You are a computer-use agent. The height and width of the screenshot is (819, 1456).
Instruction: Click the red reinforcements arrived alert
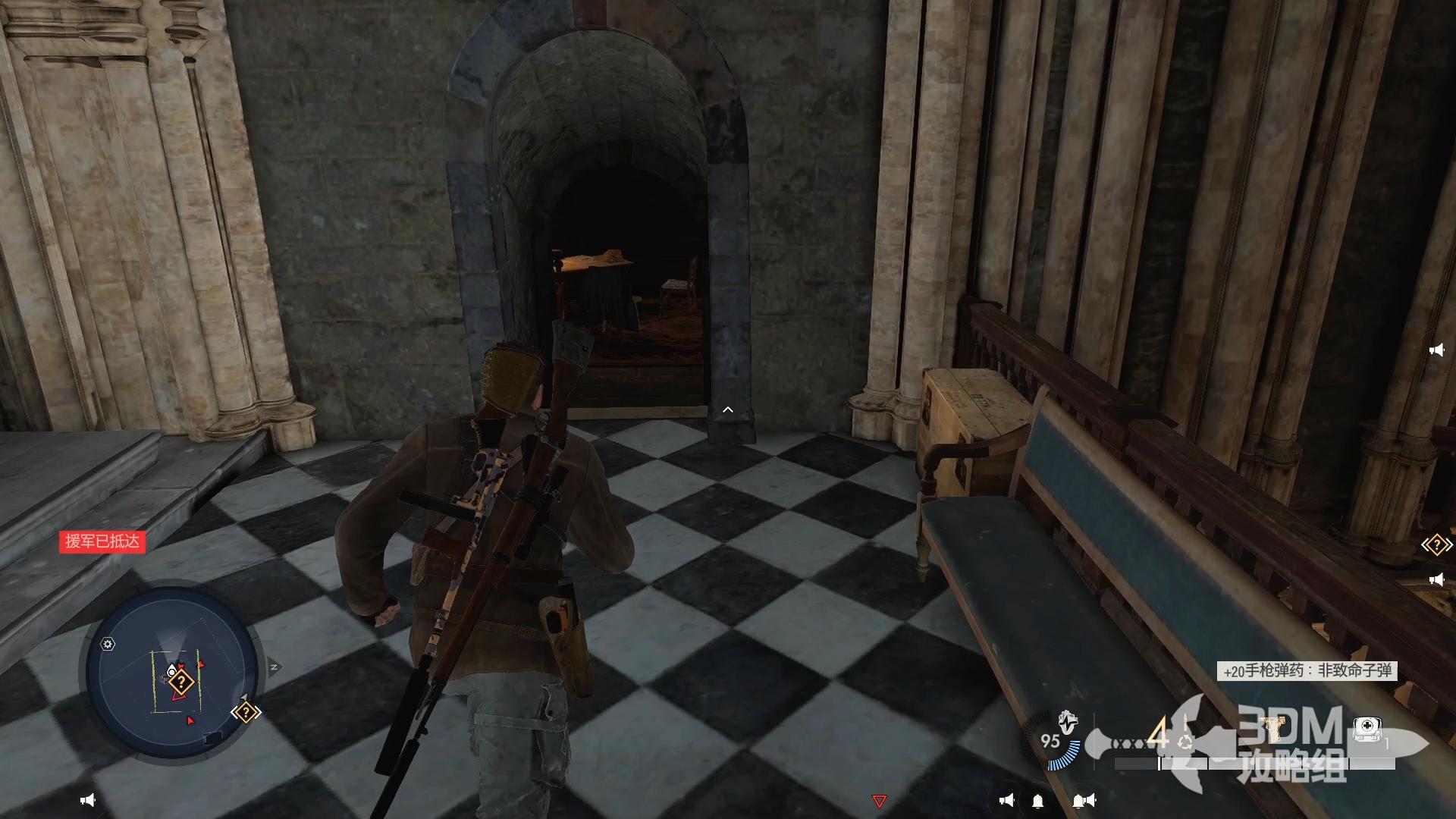coord(102,541)
